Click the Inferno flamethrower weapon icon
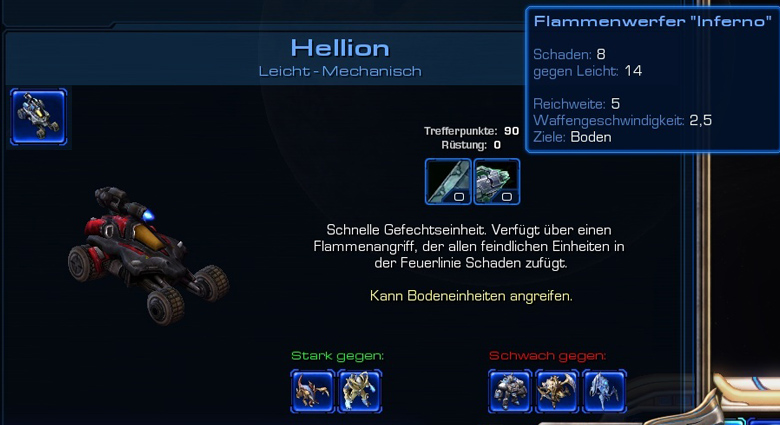780x425 pixels. tap(448, 181)
